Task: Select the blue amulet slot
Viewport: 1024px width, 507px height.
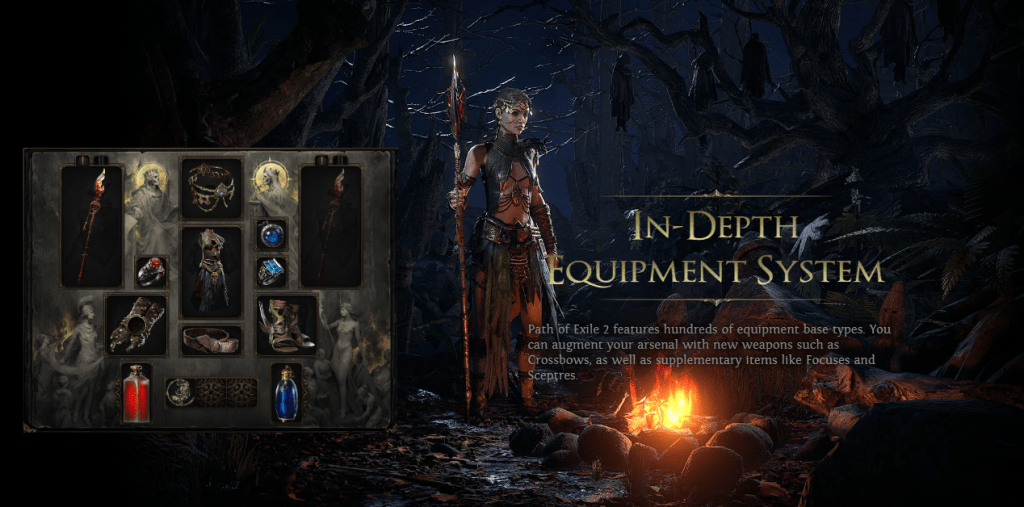Action: pyautogui.click(x=271, y=234)
